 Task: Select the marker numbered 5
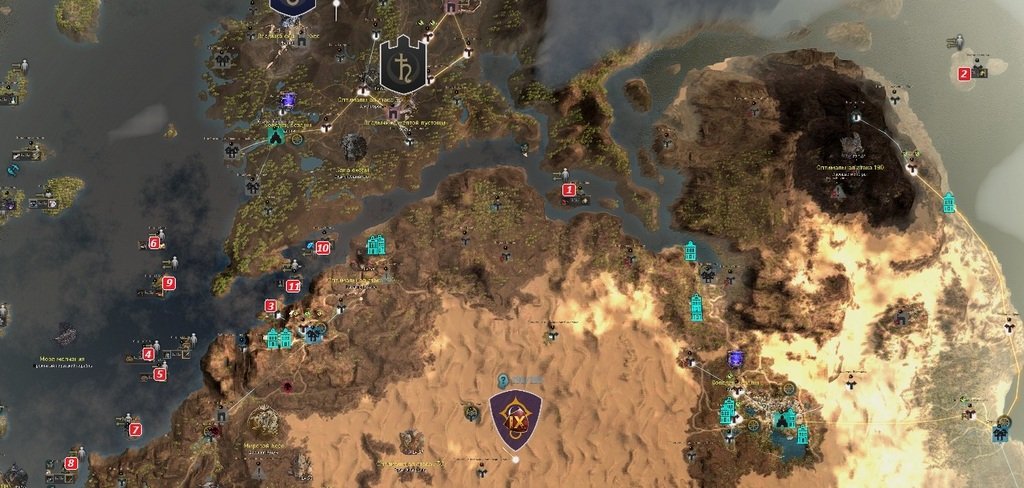[x=159, y=375]
